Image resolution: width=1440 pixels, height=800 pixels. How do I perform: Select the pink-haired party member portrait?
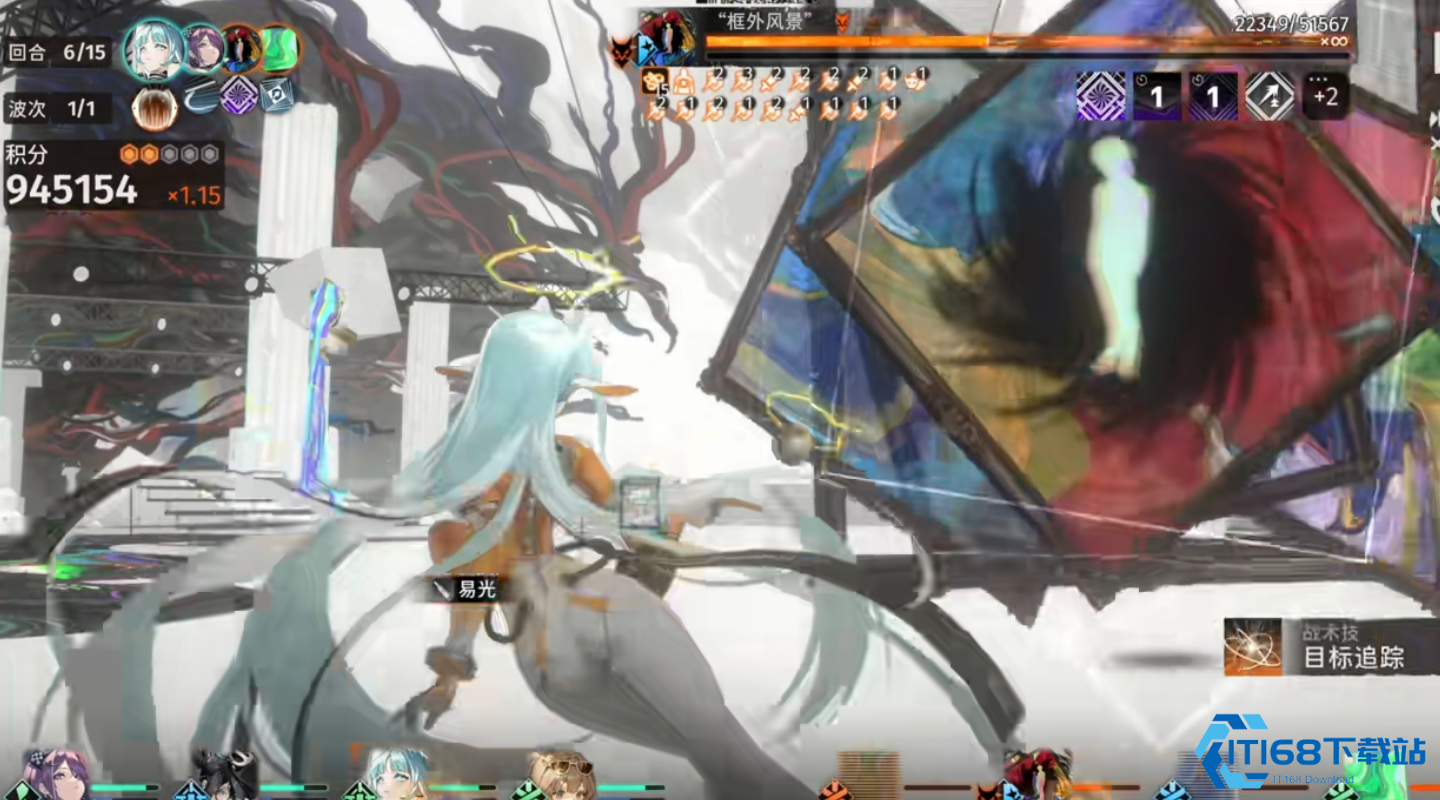pos(58,775)
